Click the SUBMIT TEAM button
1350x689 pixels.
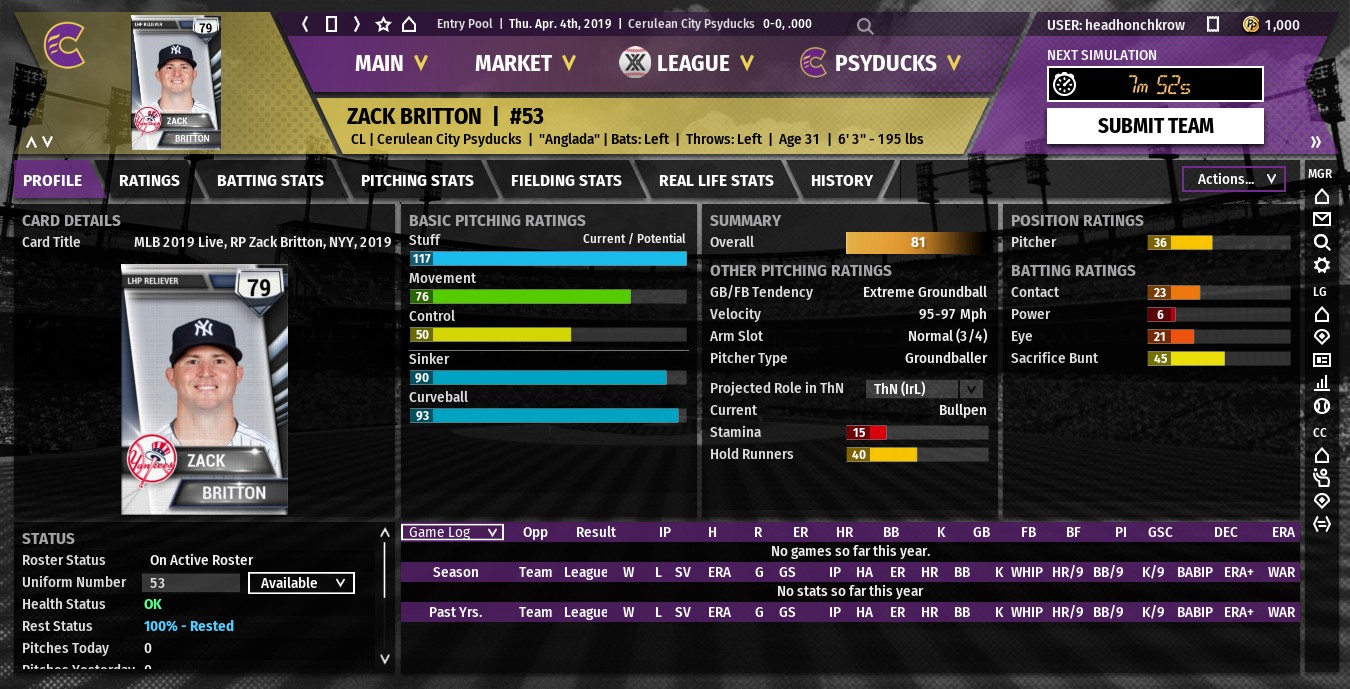click(x=1155, y=126)
